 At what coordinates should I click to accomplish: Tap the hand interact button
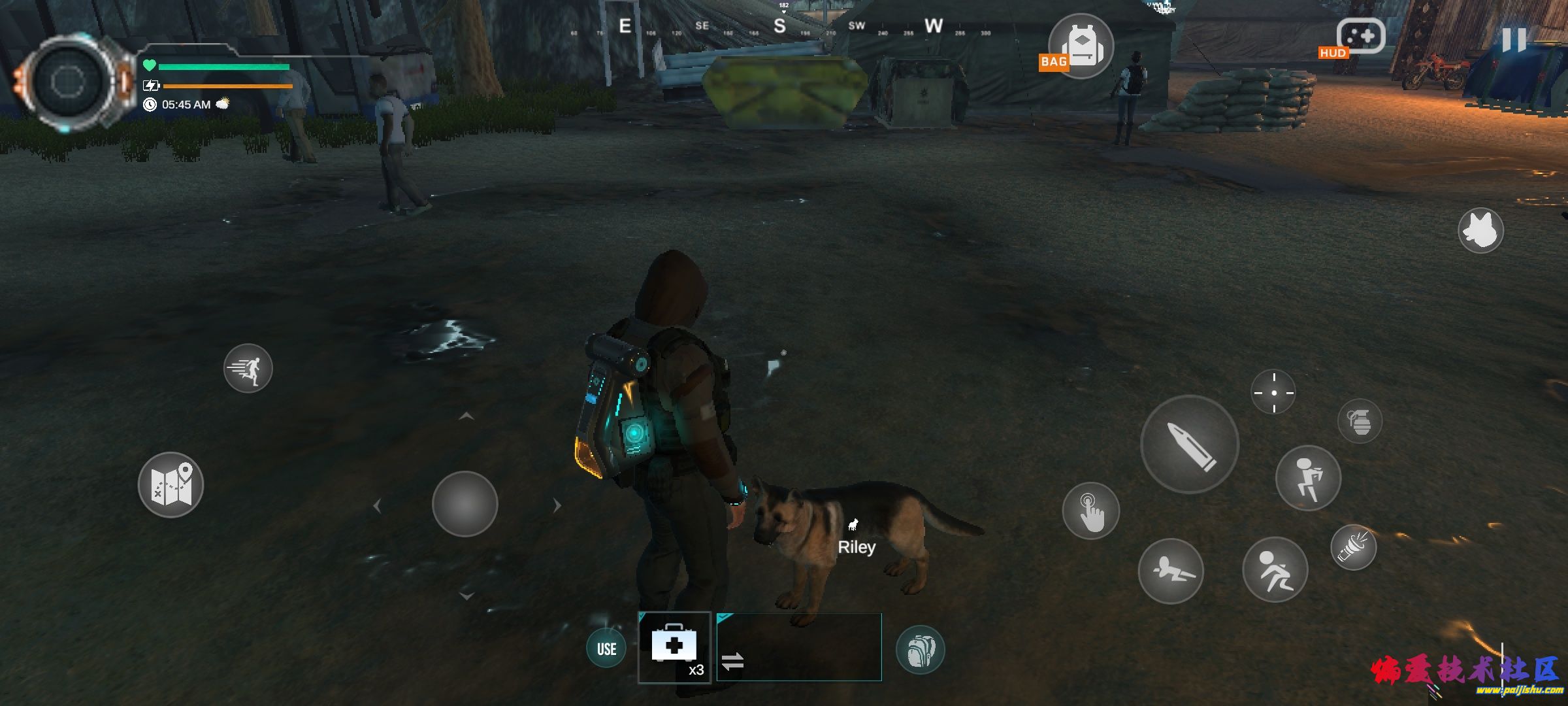[x=1090, y=511]
